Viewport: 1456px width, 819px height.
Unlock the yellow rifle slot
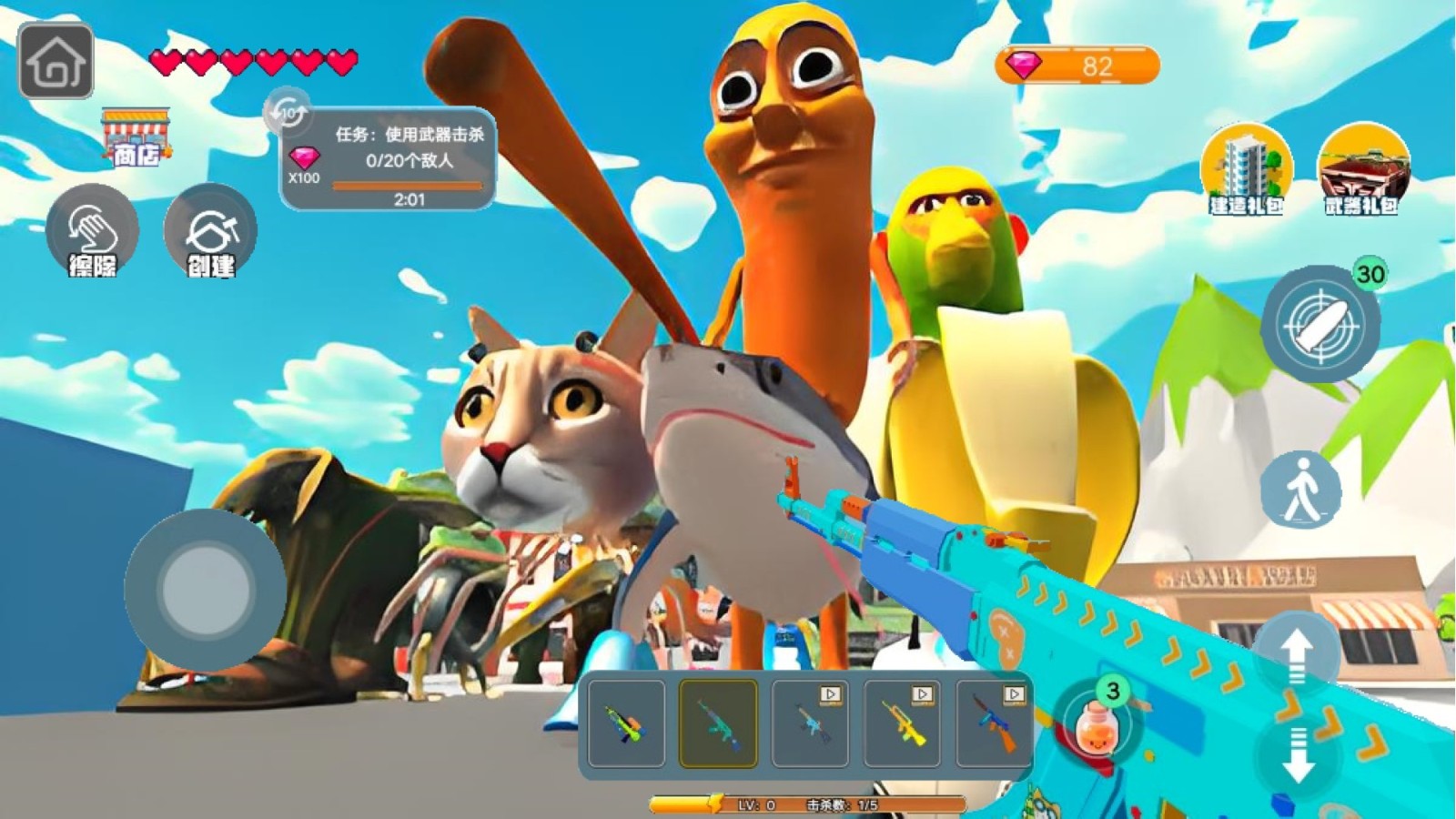[903, 724]
